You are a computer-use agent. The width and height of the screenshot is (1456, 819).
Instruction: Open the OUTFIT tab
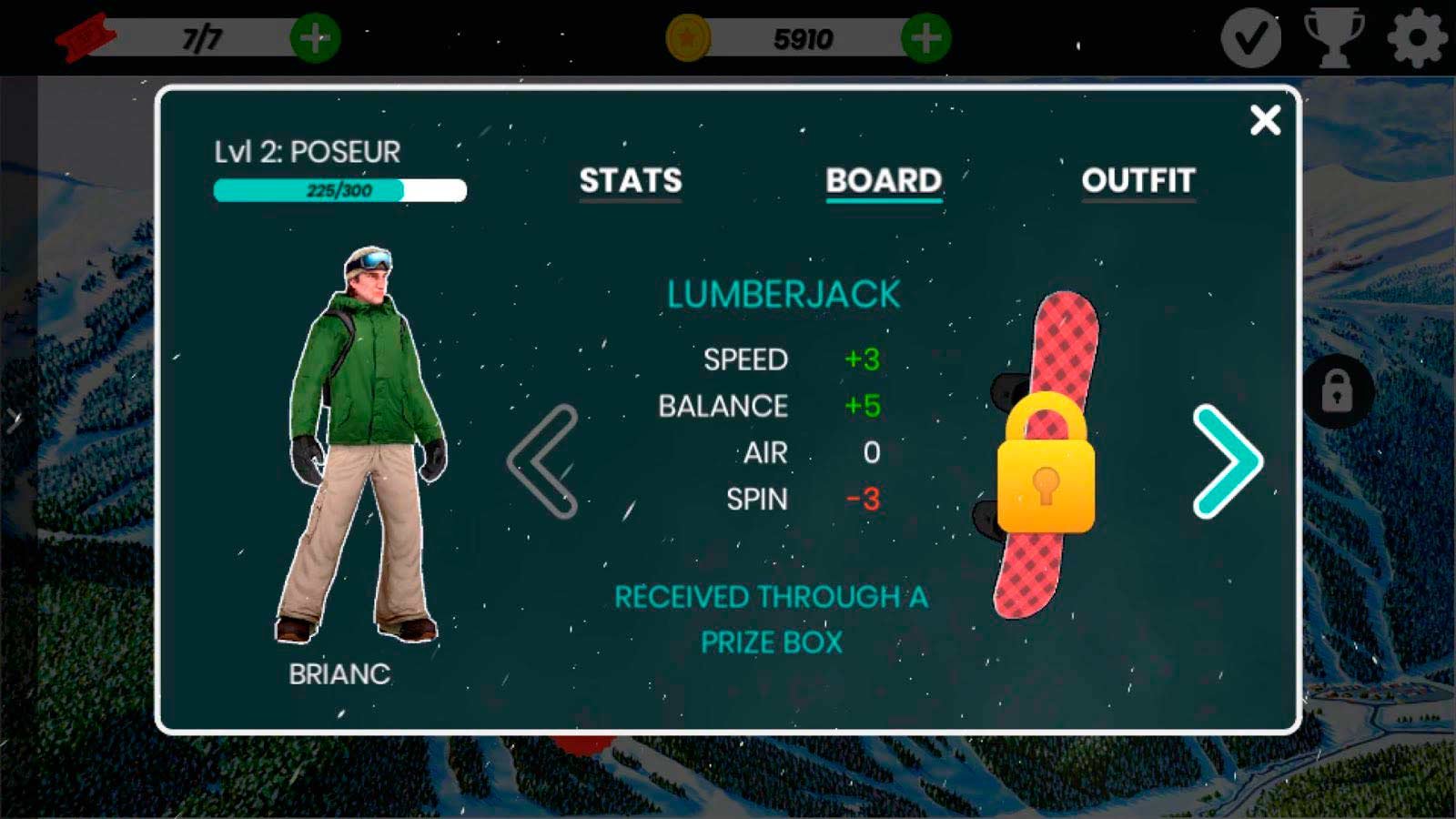tap(1137, 180)
